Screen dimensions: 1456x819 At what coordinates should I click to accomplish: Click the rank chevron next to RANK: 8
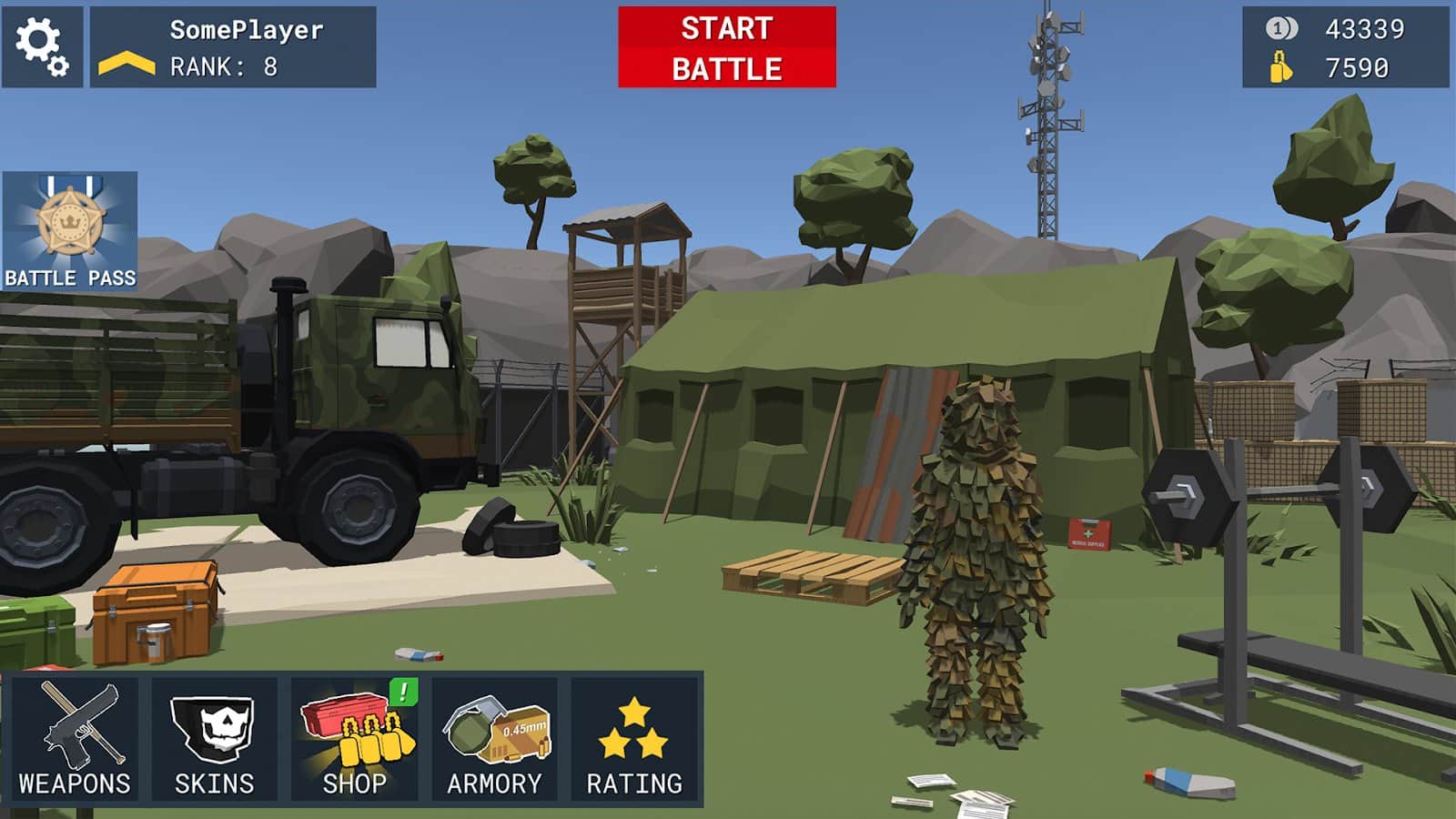127,61
